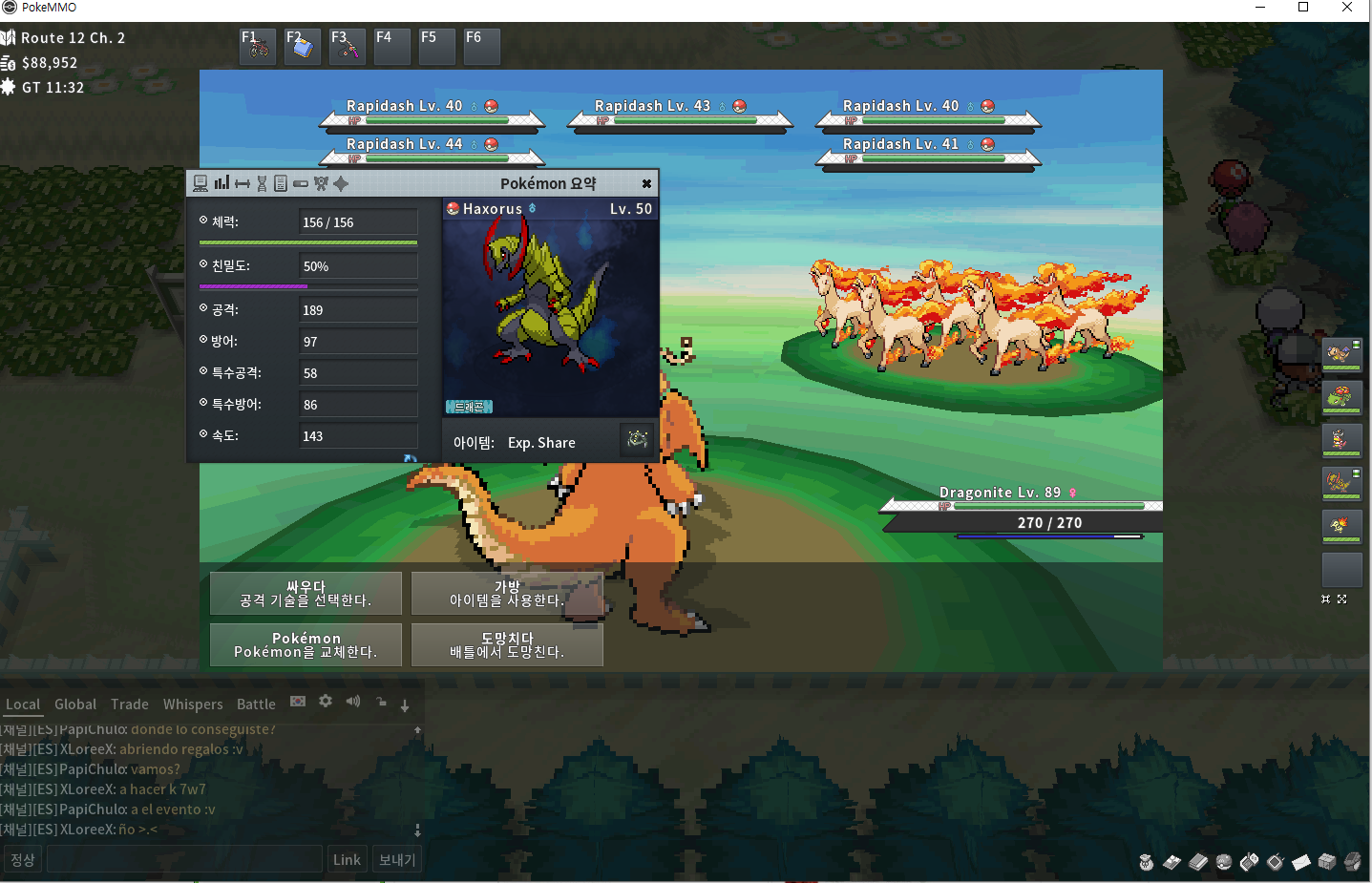Show the Whispers chat tab
The height and width of the screenshot is (883, 1372).
click(193, 704)
